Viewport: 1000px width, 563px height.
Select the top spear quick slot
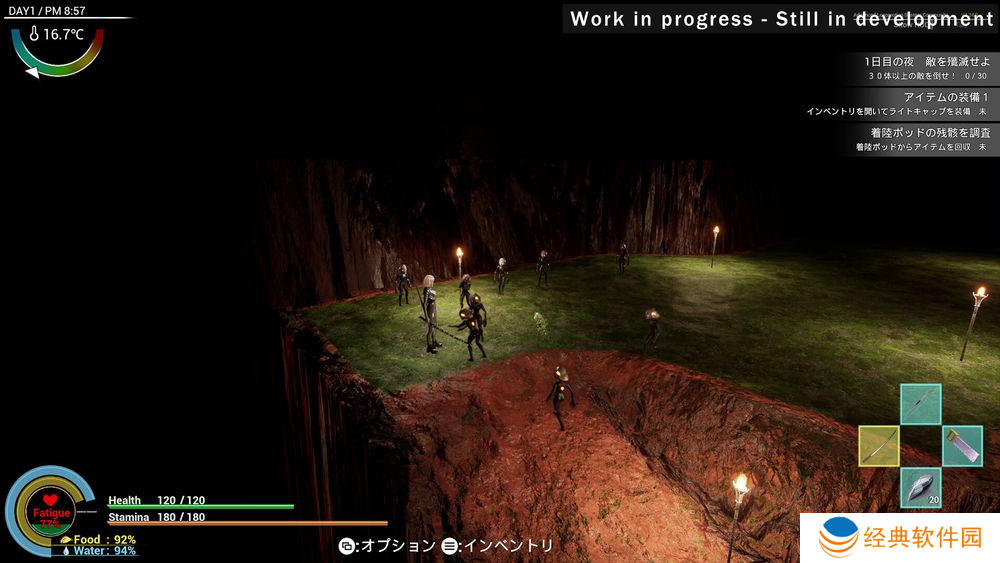920,404
